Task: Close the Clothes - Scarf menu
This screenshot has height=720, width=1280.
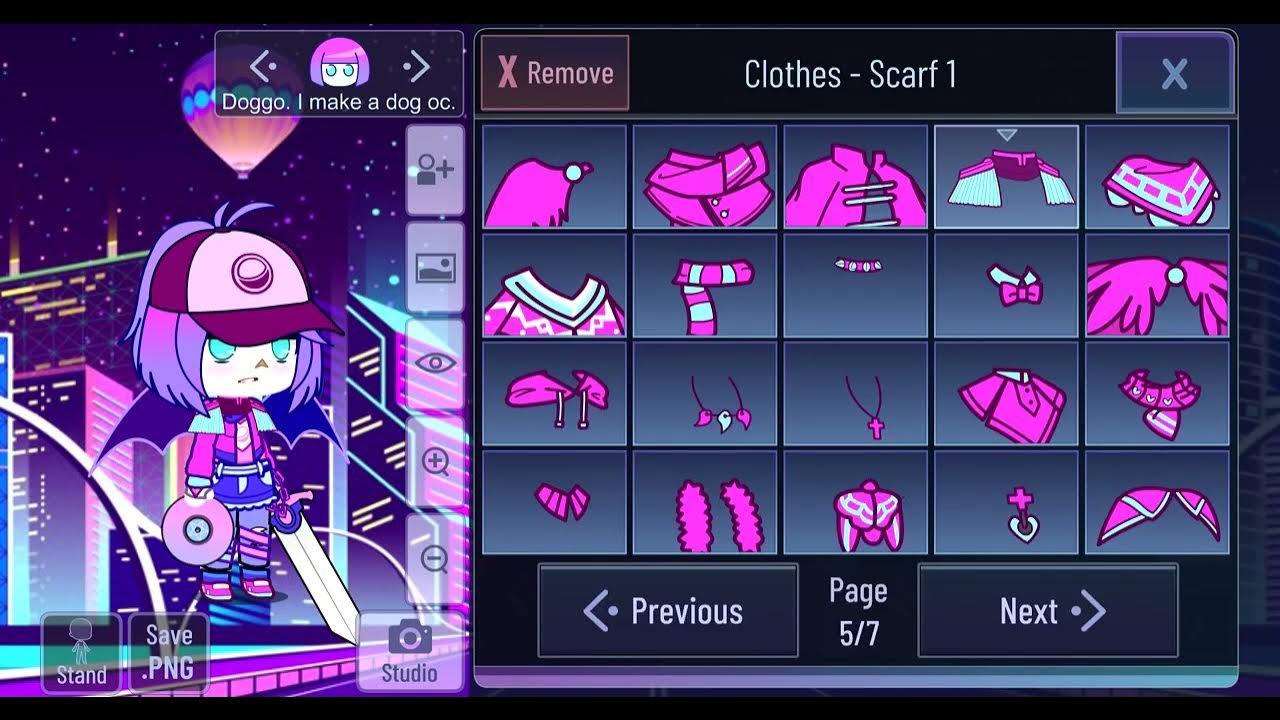Action: pos(1175,72)
